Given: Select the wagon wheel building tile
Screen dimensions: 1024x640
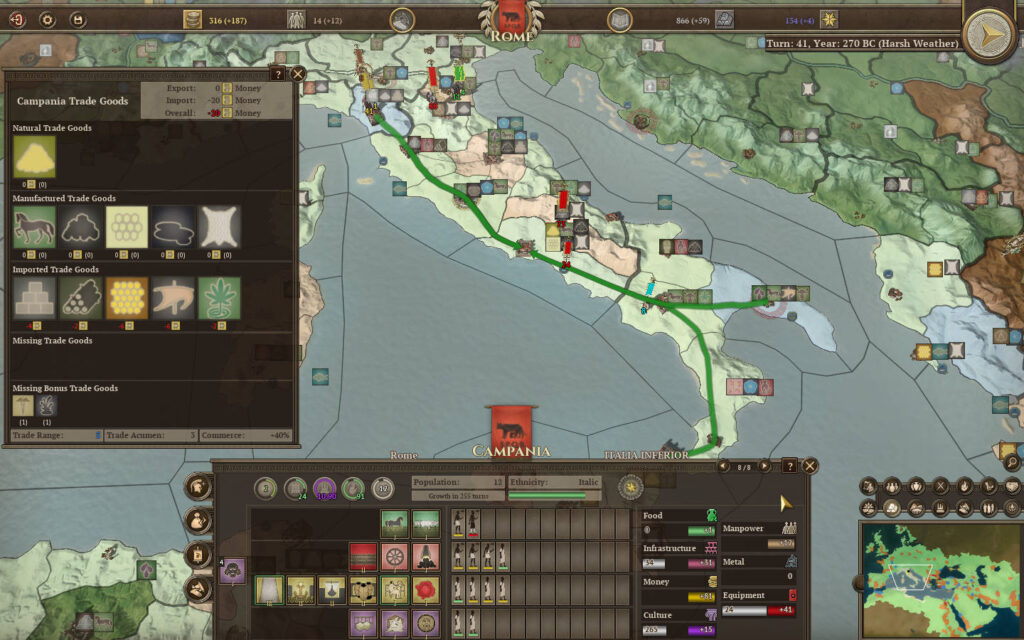Looking at the screenshot, I should [394, 556].
